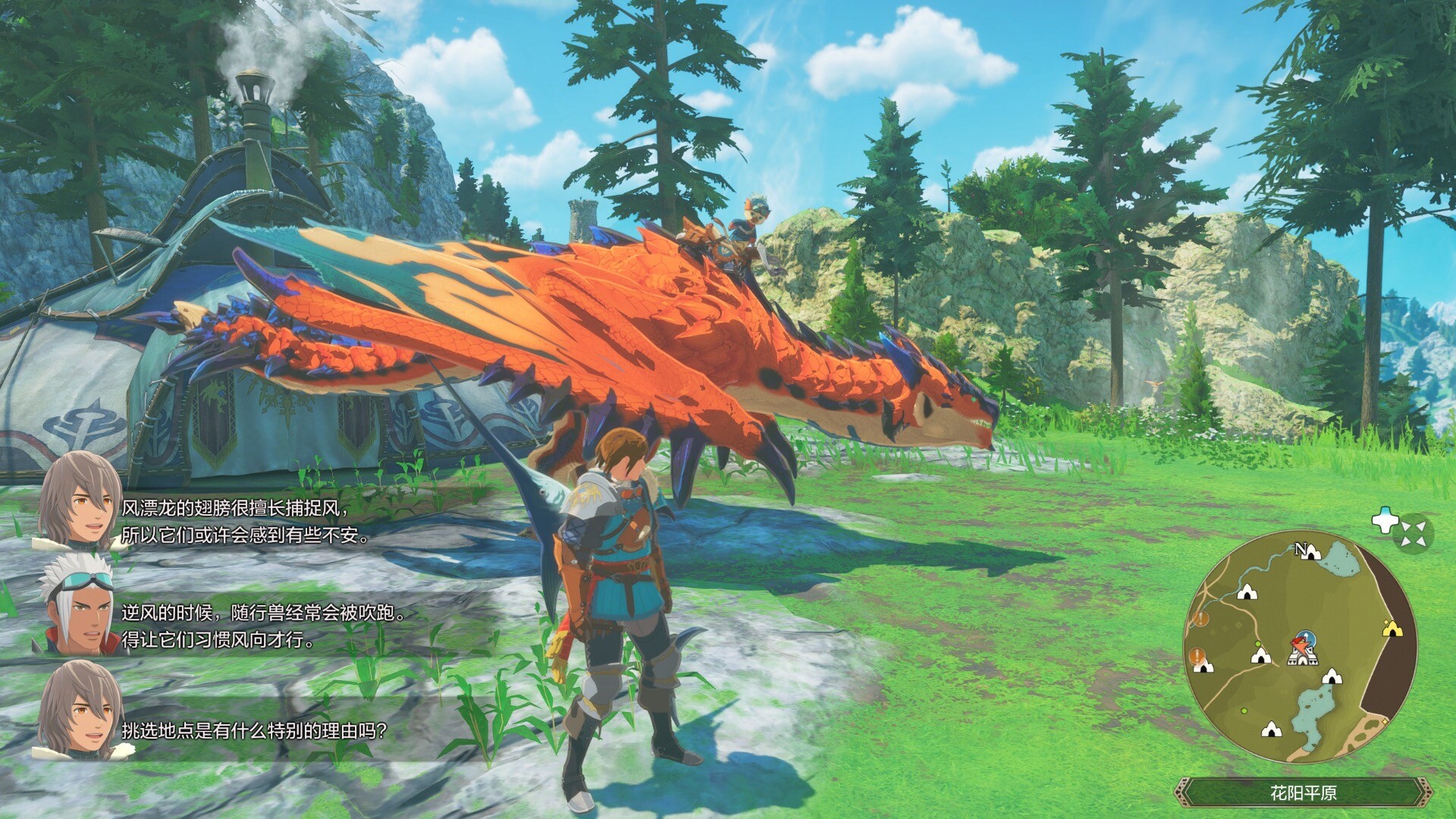
Task: Select the camp marker under the player arrow
Action: pos(1301,657)
